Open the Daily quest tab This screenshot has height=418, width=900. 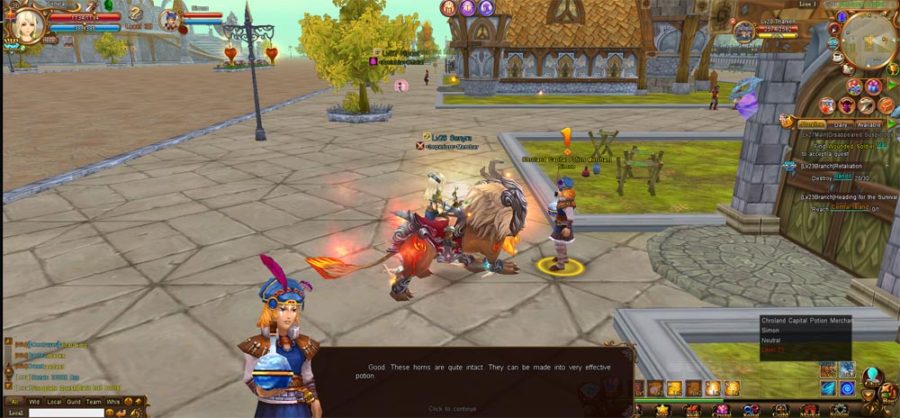pyautogui.click(x=842, y=125)
